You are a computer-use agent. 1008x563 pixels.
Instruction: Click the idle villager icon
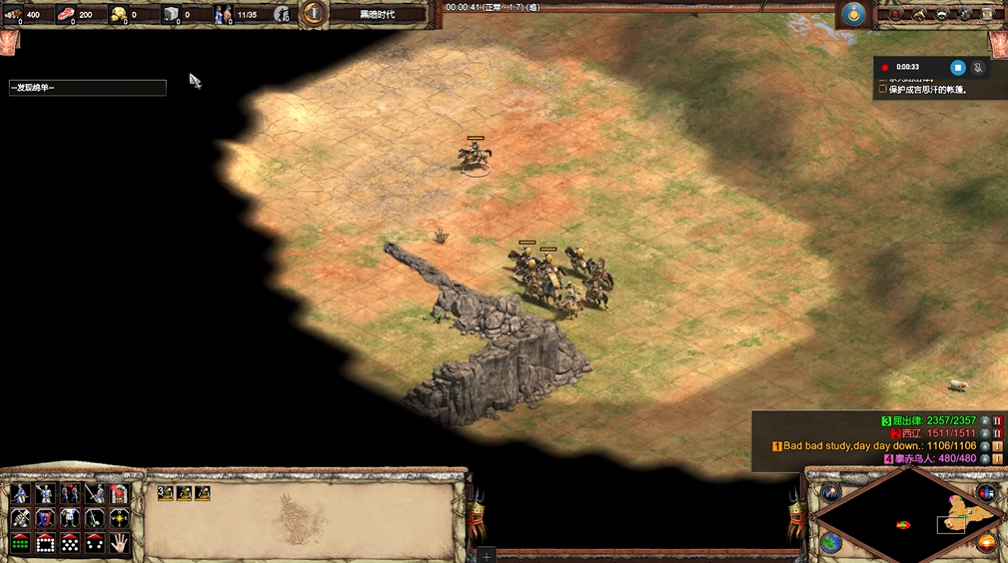282,13
